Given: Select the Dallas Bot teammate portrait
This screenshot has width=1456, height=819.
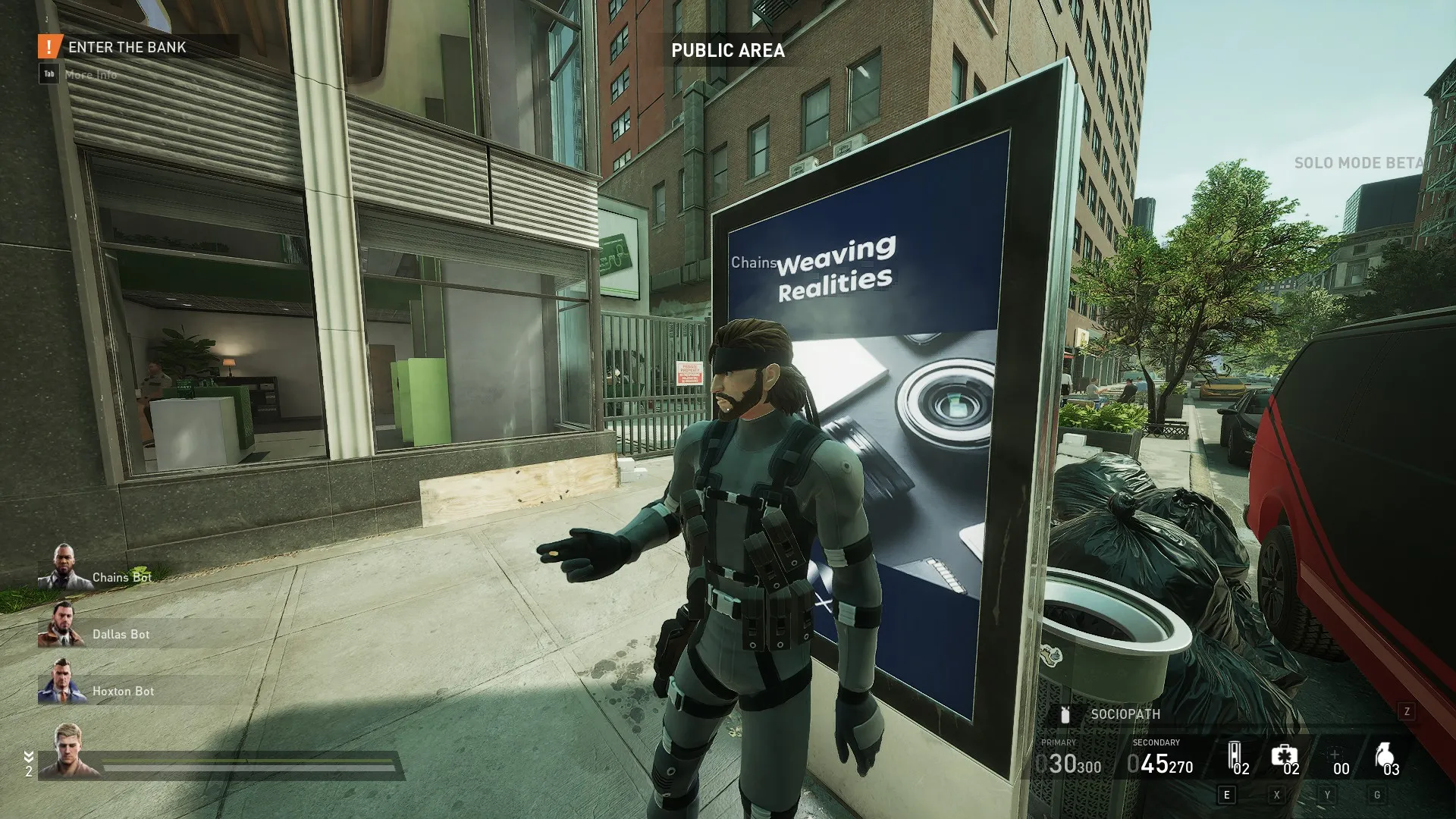Looking at the screenshot, I should 62,624.
